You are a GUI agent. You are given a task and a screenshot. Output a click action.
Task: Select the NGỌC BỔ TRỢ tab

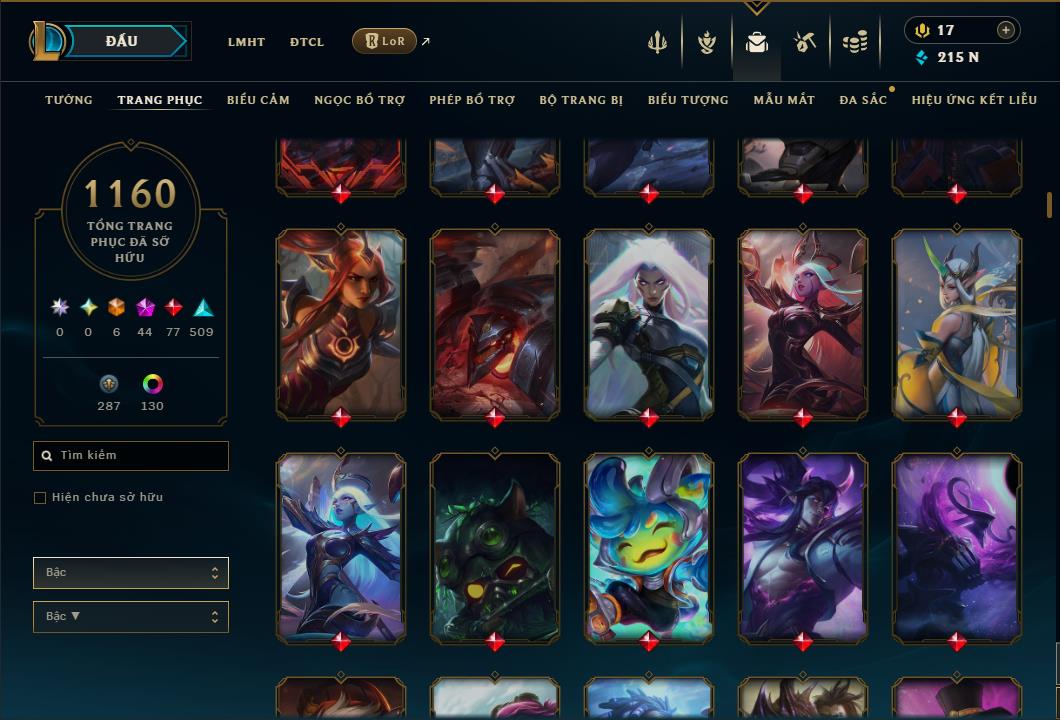pyautogui.click(x=359, y=100)
